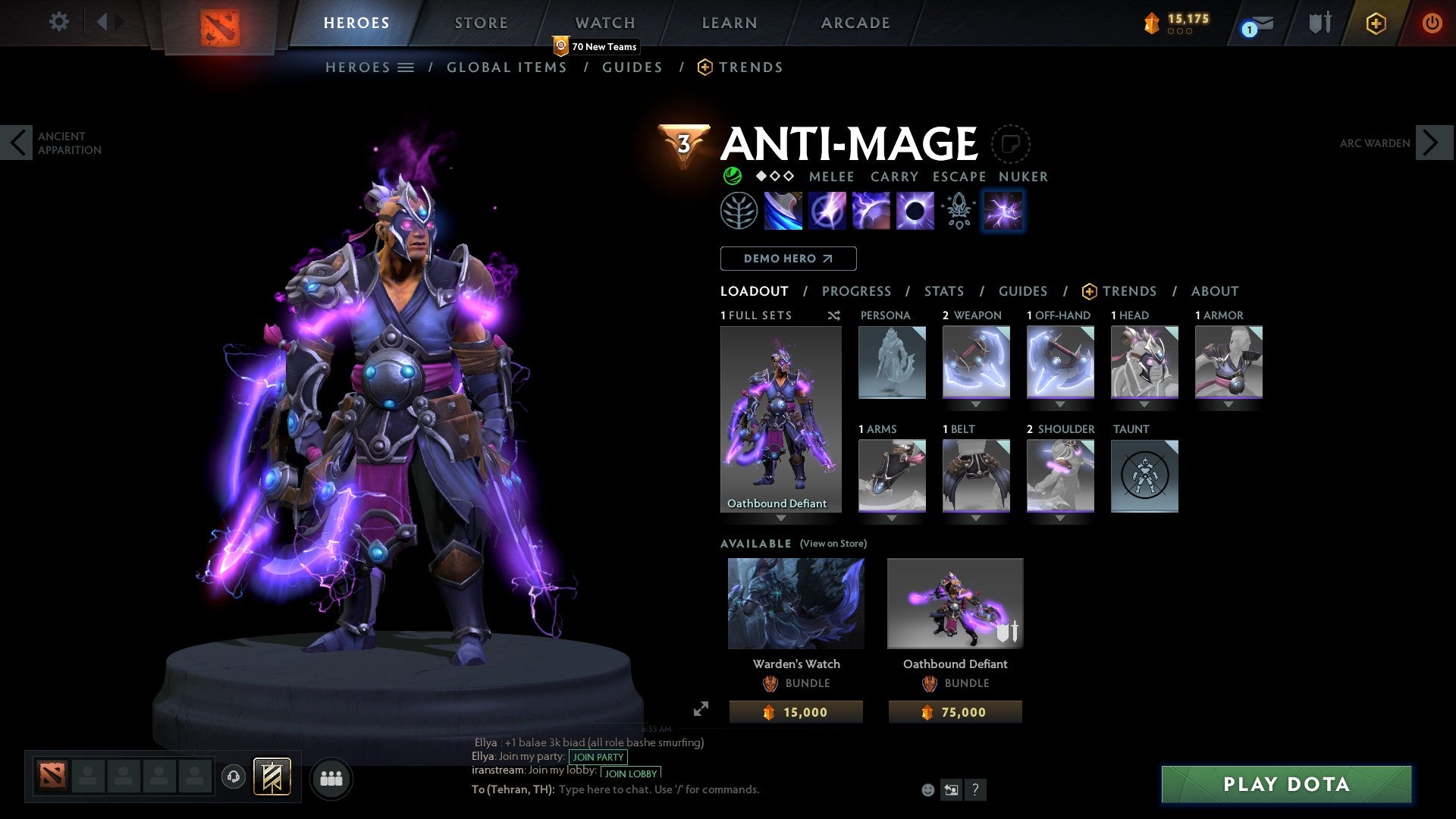Select the Counterspell ability icon
This screenshot has width=1456, height=819.
tap(872, 210)
